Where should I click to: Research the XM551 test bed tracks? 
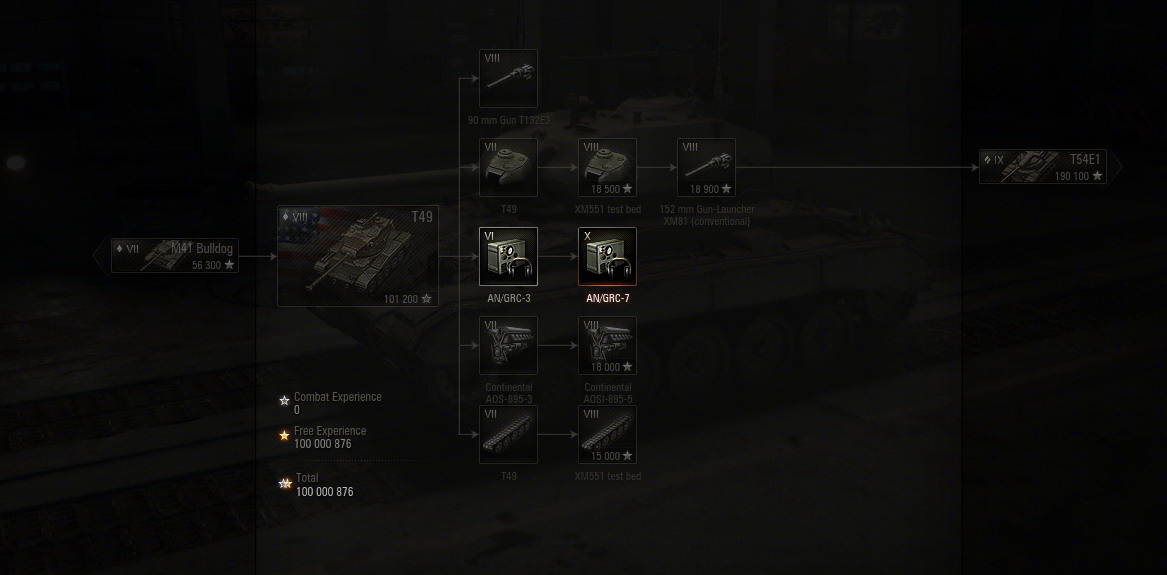click(x=607, y=435)
